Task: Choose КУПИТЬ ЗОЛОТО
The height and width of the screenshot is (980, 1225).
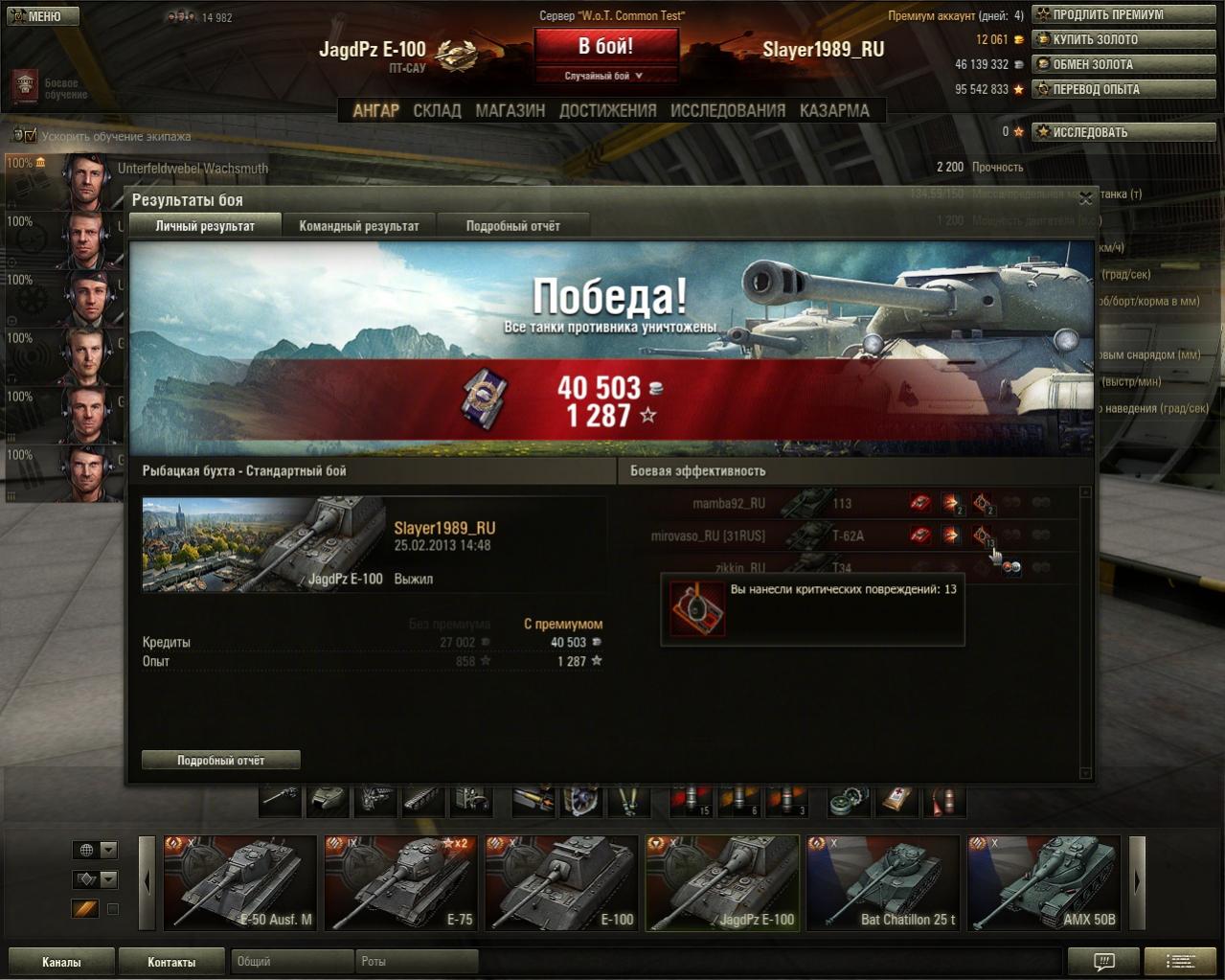Action: click(x=1123, y=39)
